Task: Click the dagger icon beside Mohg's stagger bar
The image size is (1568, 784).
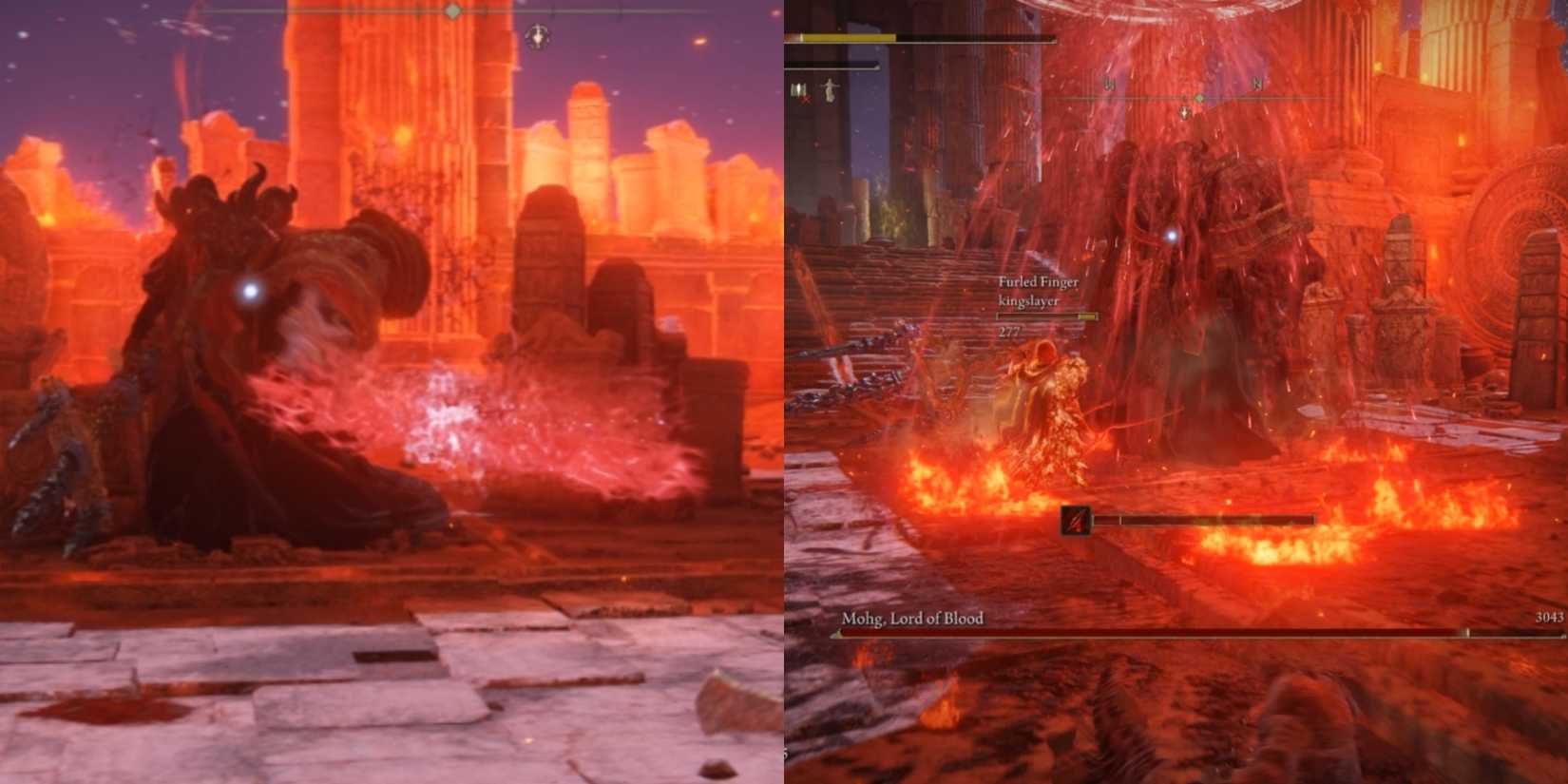Action: [1074, 521]
